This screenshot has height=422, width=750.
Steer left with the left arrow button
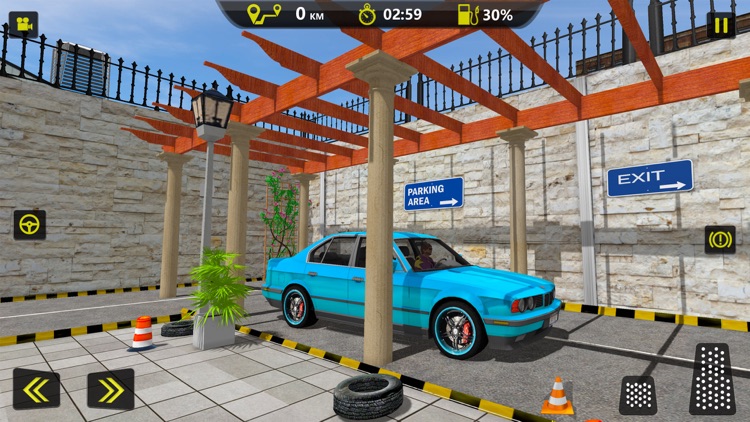pos(36,388)
